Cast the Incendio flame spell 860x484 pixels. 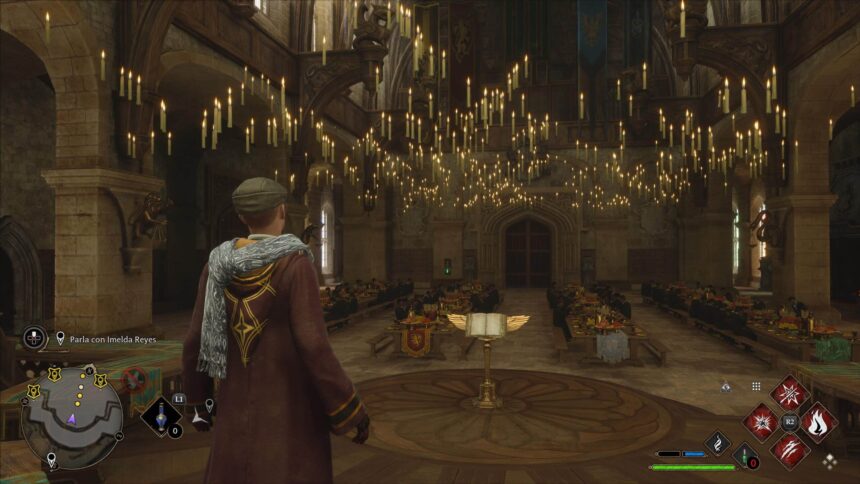pos(818,422)
